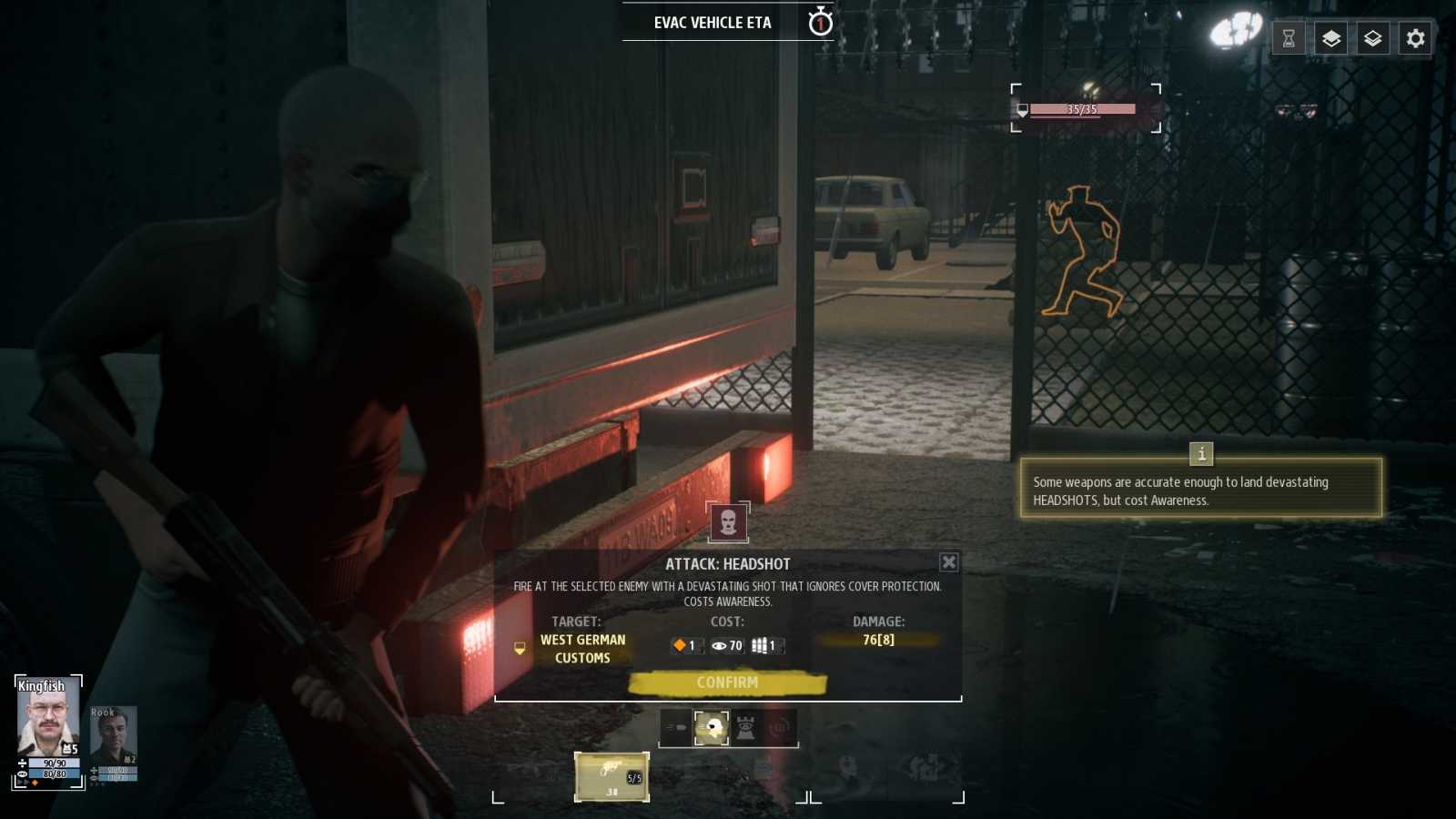This screenshot has width=1456, height=819.
Task: Click the upper-floor layer view icon
Action: pyautogui.click(x=1331, y=39)
